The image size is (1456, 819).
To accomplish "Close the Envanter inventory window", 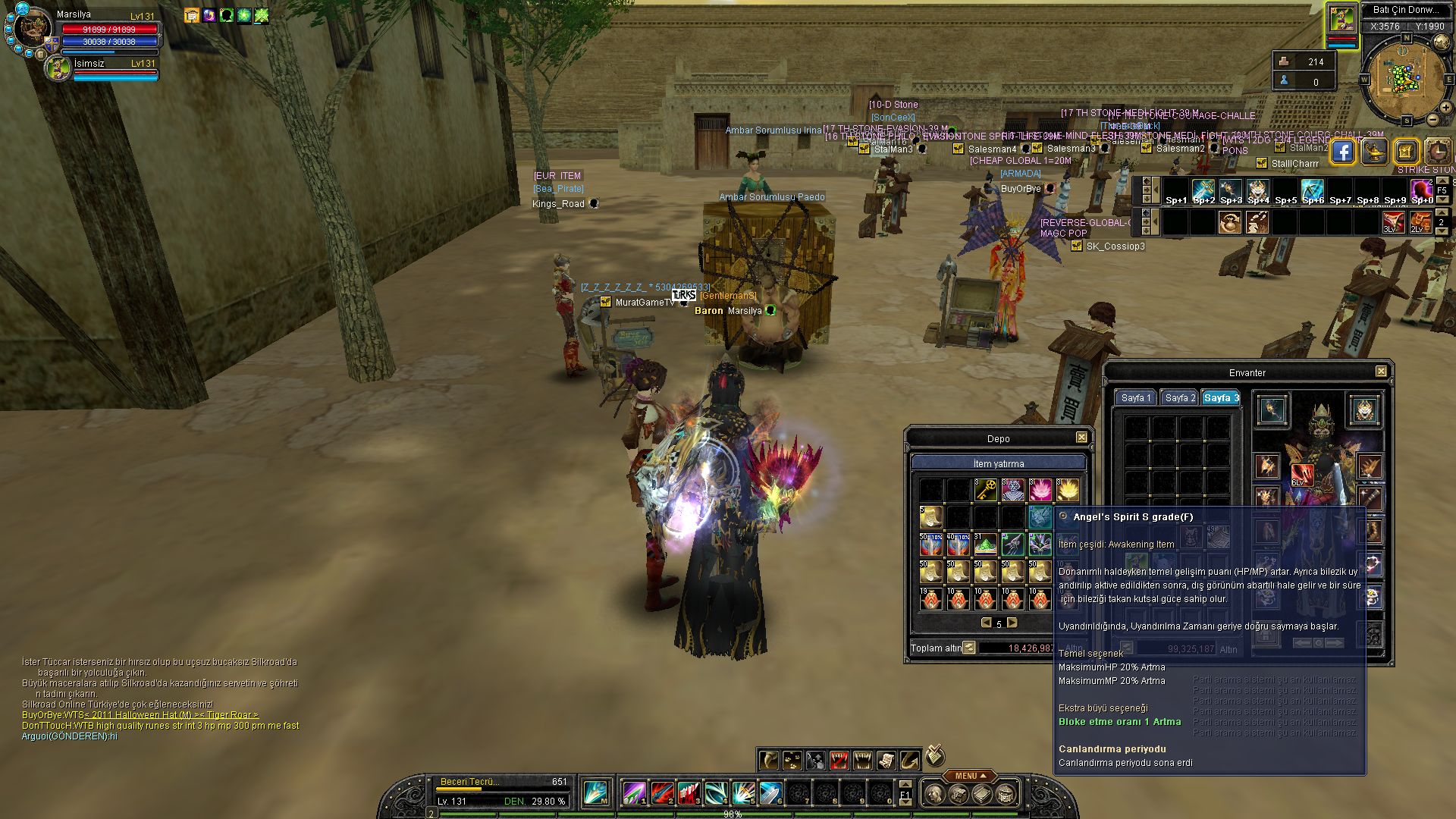I will click(x=1381, y=372).
